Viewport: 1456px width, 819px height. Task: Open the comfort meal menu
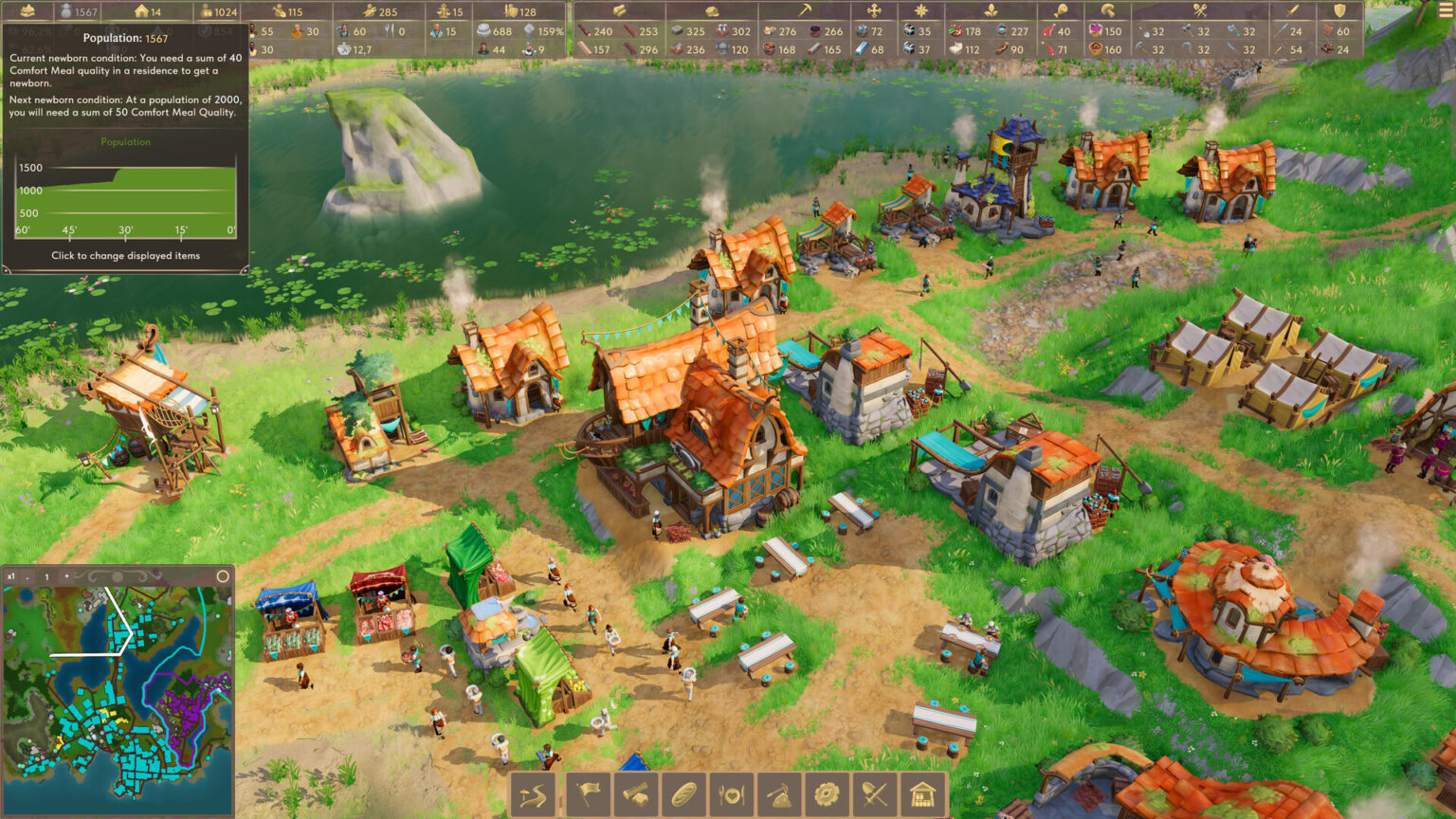(x=732, y=794)
